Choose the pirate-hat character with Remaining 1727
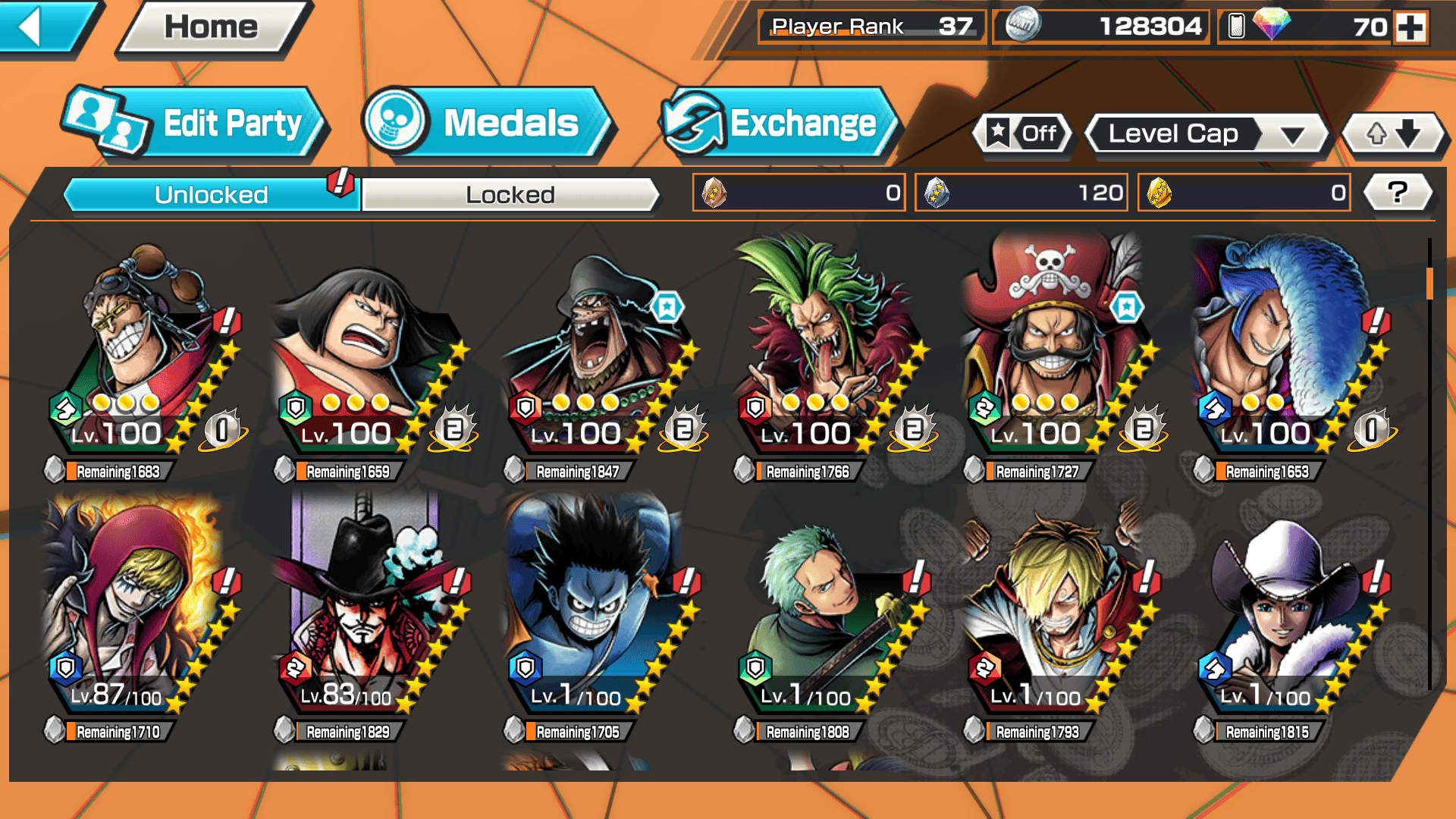 click(x=1060, y=356)
